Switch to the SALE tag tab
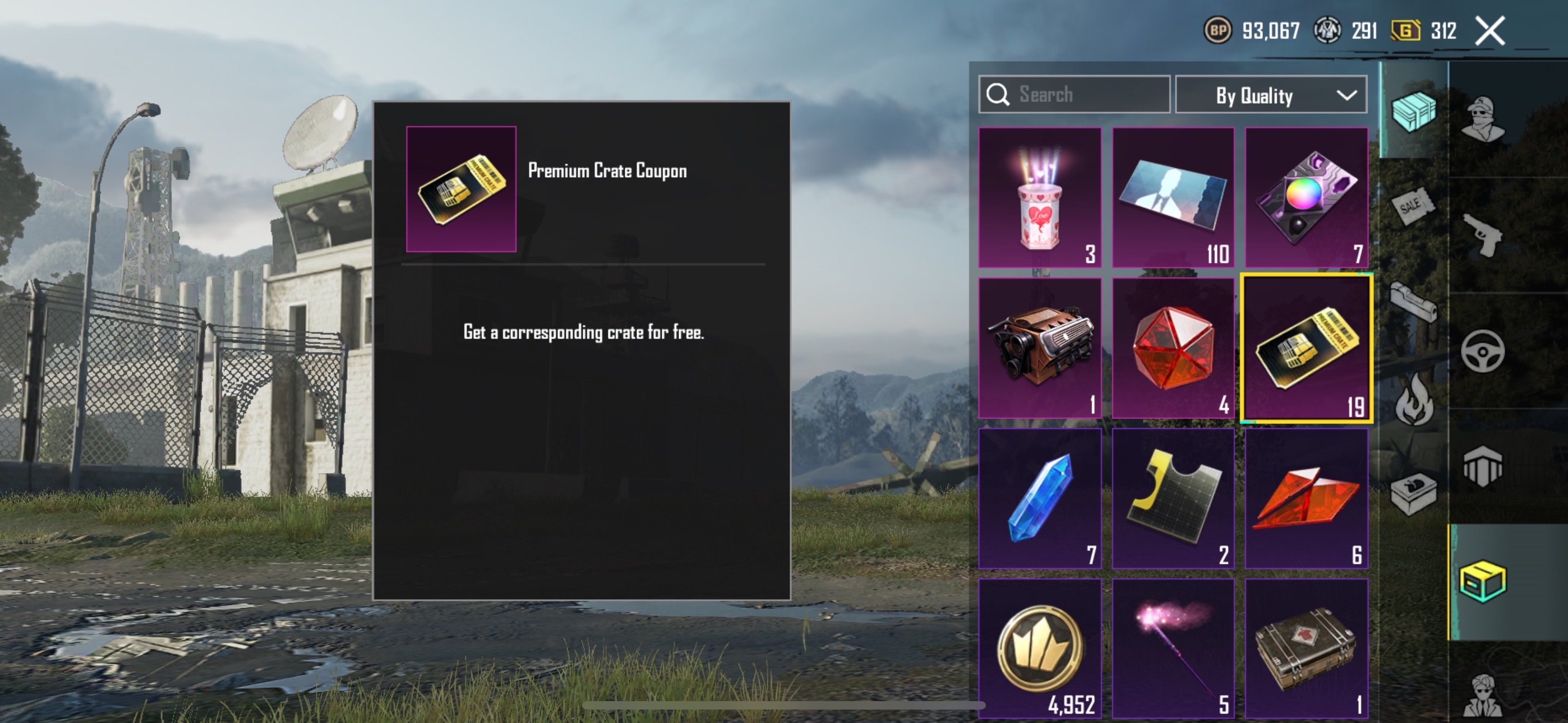Viewport: 1568px width, 723px height. coord(1413,207)
